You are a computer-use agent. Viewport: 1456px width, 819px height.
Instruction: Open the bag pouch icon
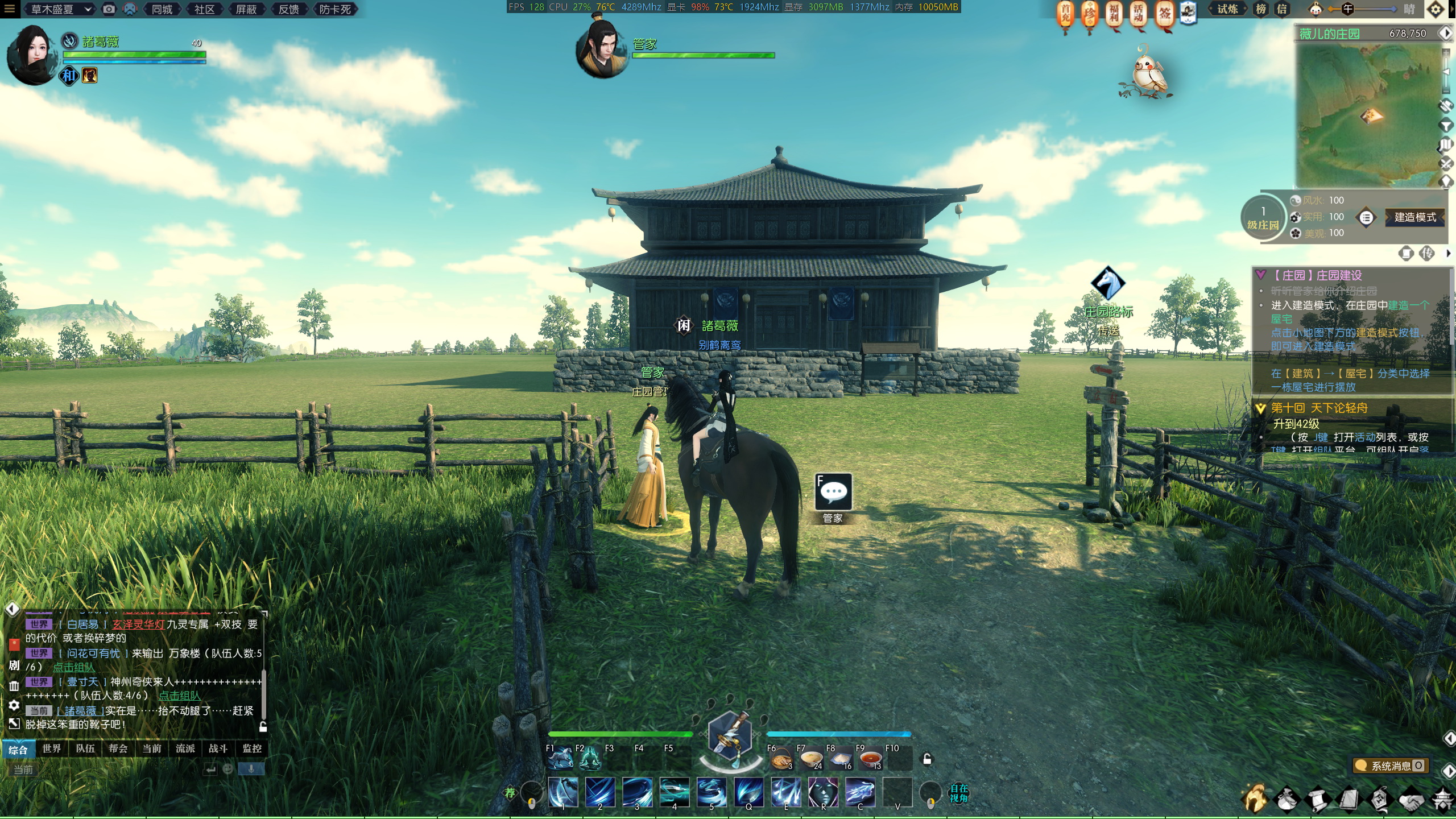point(1287,800)
